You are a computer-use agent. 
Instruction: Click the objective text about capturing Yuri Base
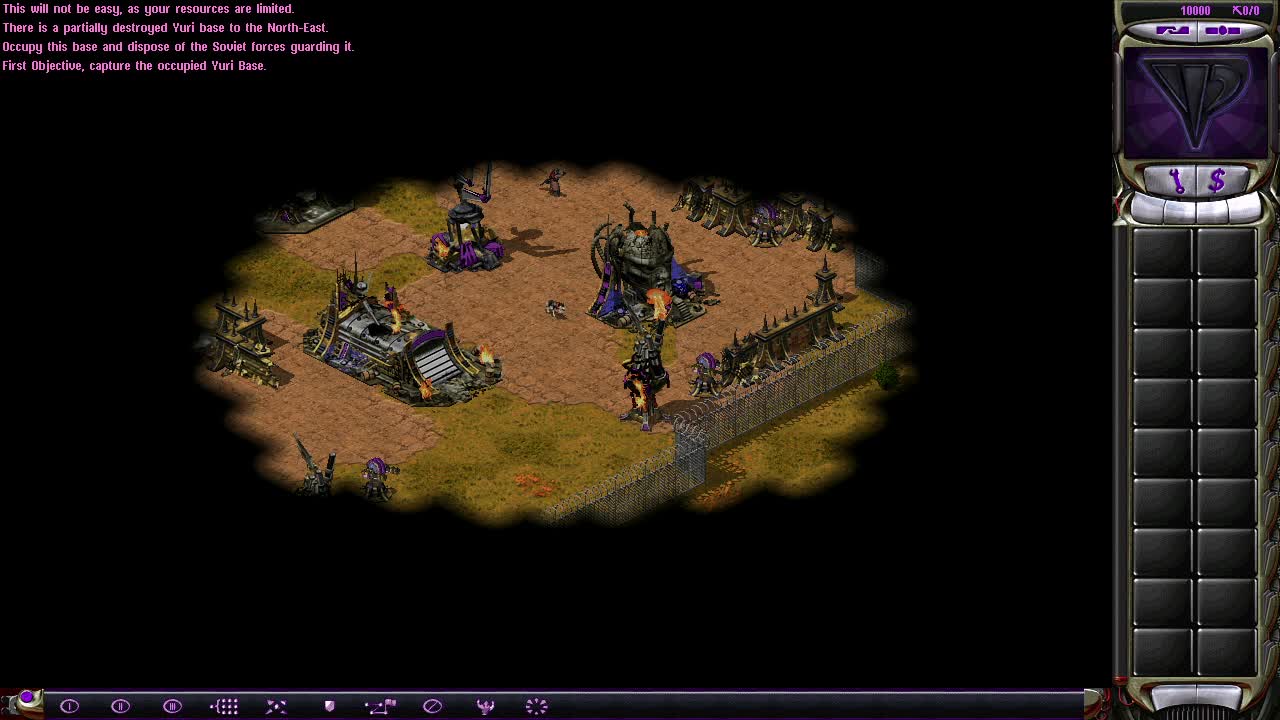pos(135,65)
